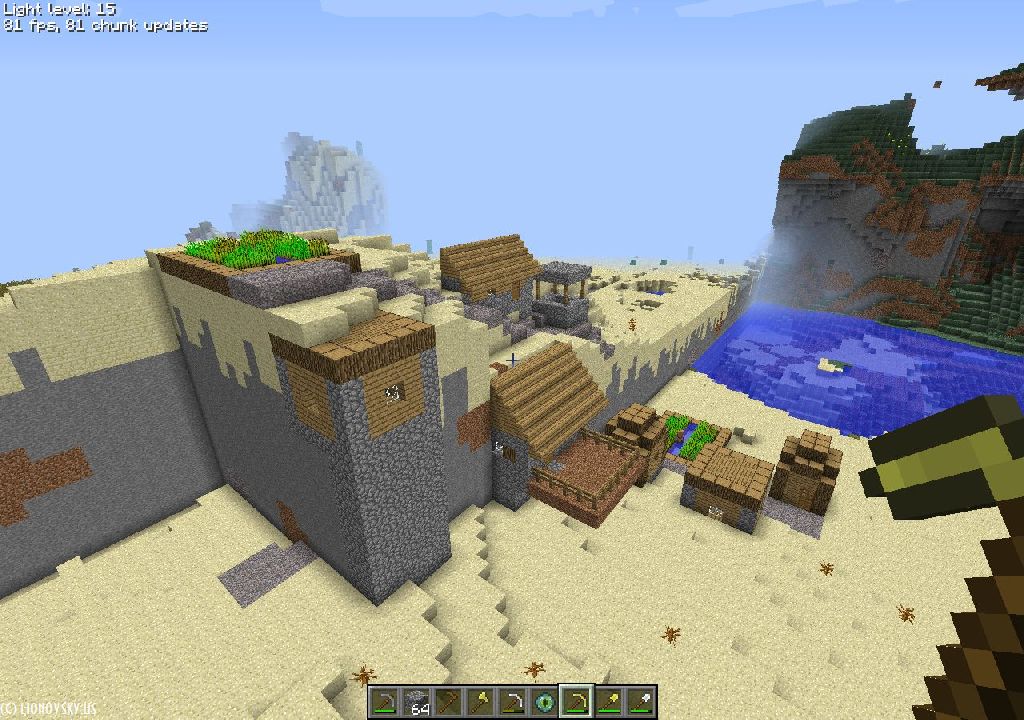Click the highlighted golden pickaxe slot
Viewport: 1024px width, 720px height.
pyautogui.click(x=577, y=702)
